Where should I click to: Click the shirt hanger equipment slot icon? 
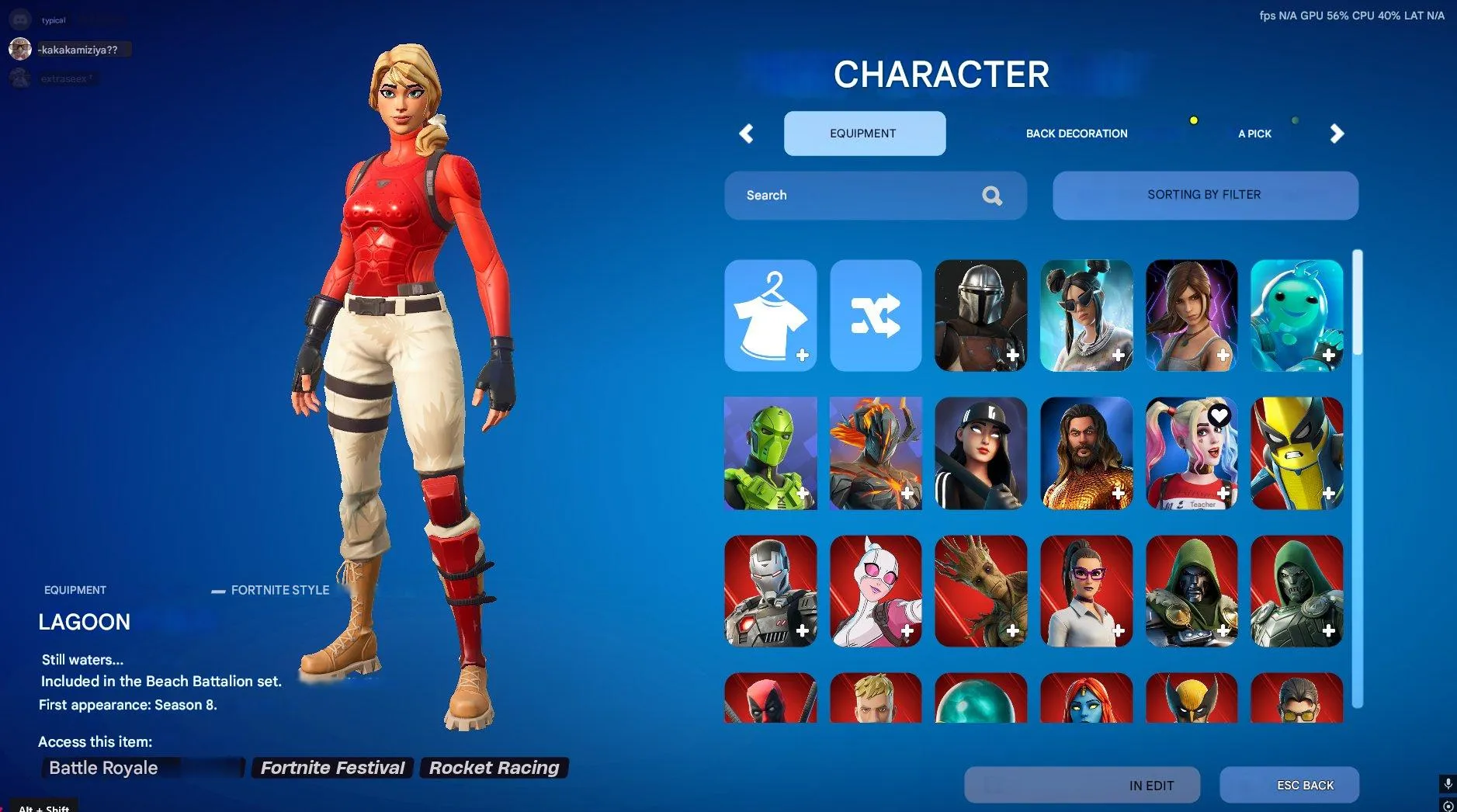(x=771, y=315)
